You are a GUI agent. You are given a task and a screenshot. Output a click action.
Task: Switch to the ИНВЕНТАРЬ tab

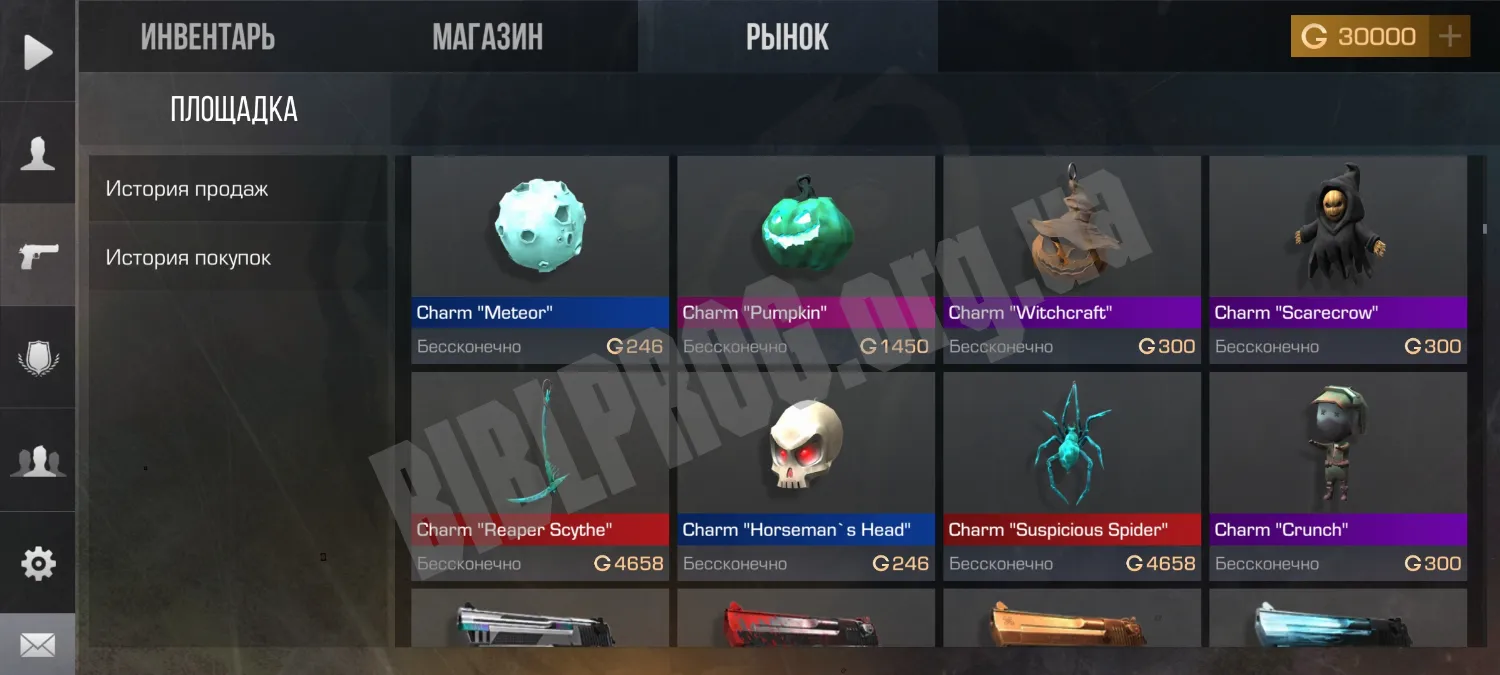(x=208, y=37)
